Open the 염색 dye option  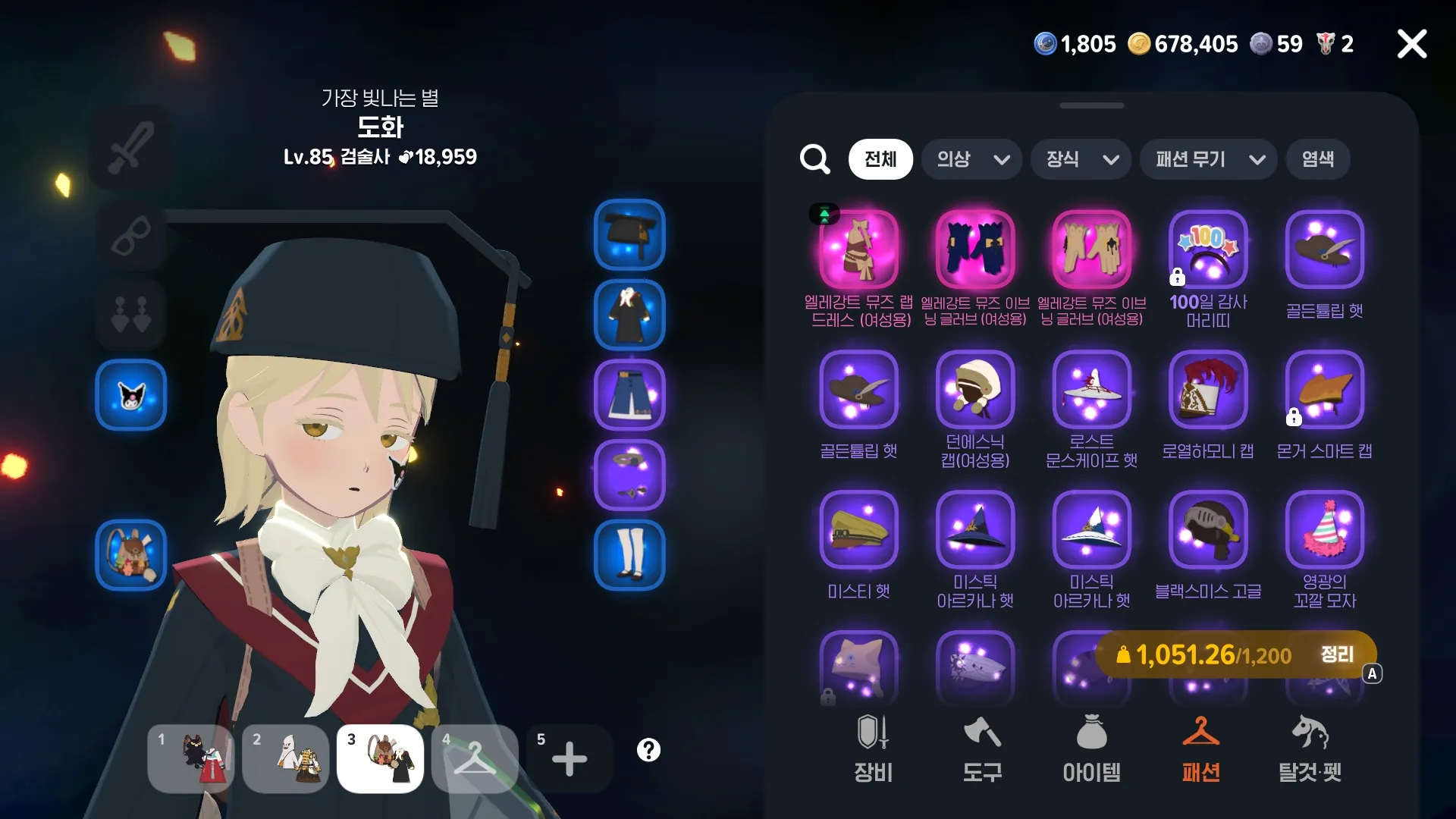coord(1317,159)
